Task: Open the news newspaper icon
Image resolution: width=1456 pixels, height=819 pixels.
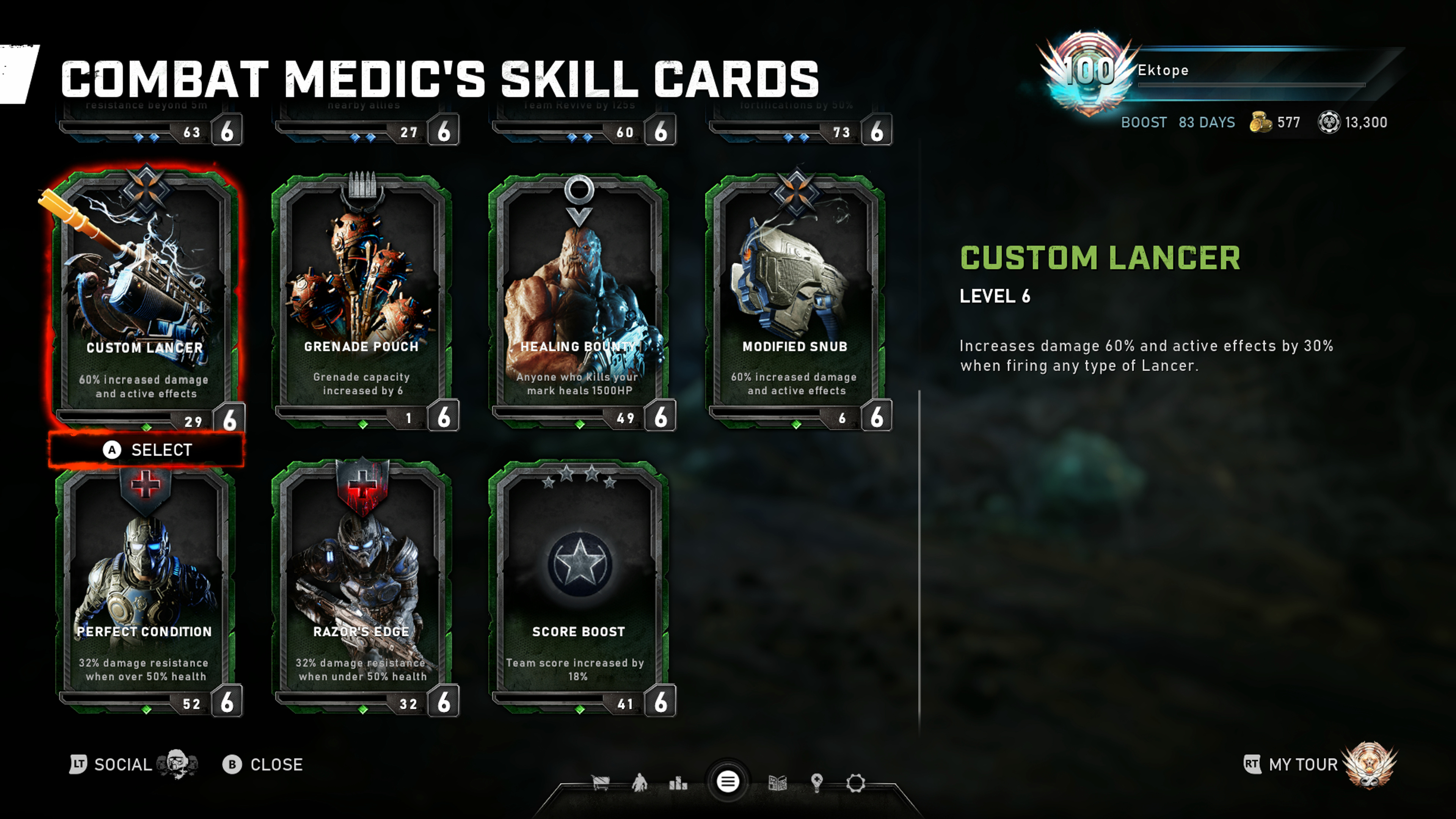Action: 778,783
